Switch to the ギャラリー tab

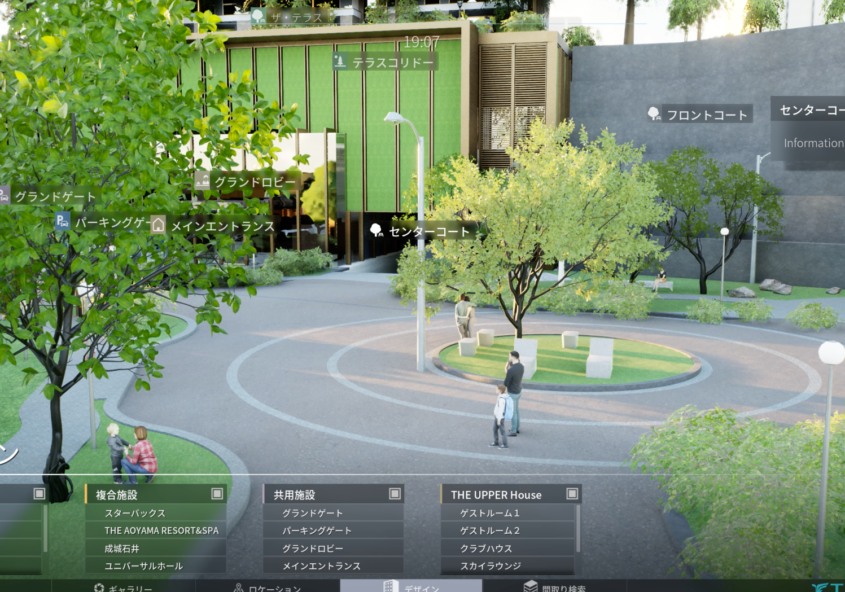[x=123, y=587]
